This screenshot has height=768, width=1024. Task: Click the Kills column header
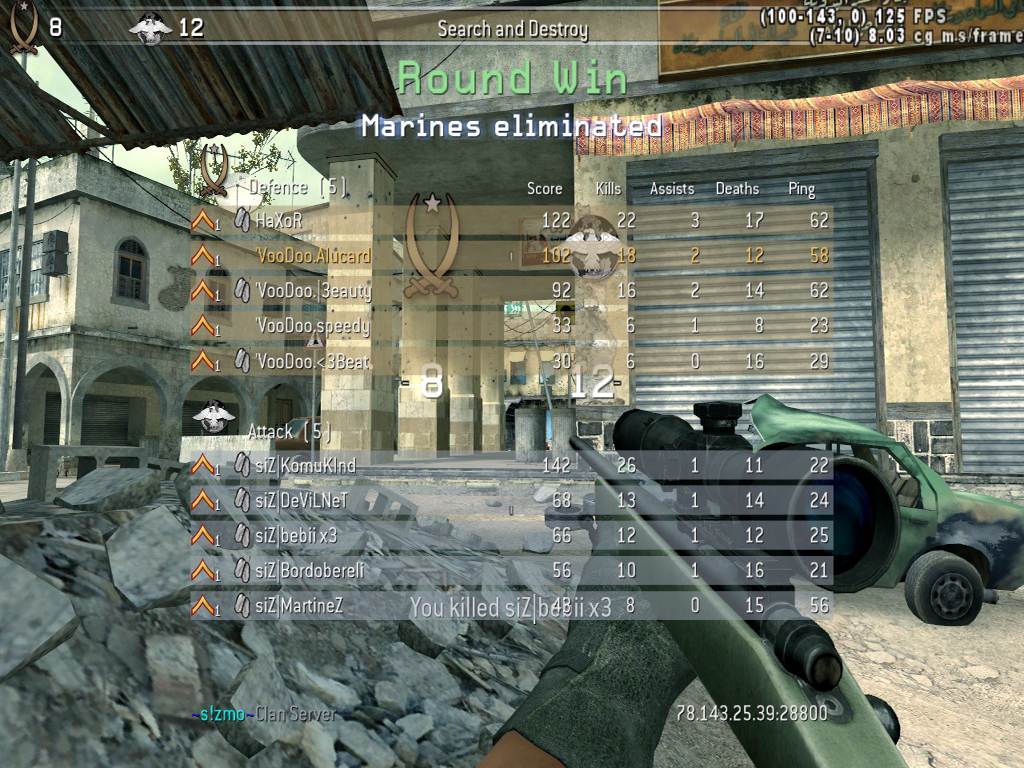click(x=608, y=188)
